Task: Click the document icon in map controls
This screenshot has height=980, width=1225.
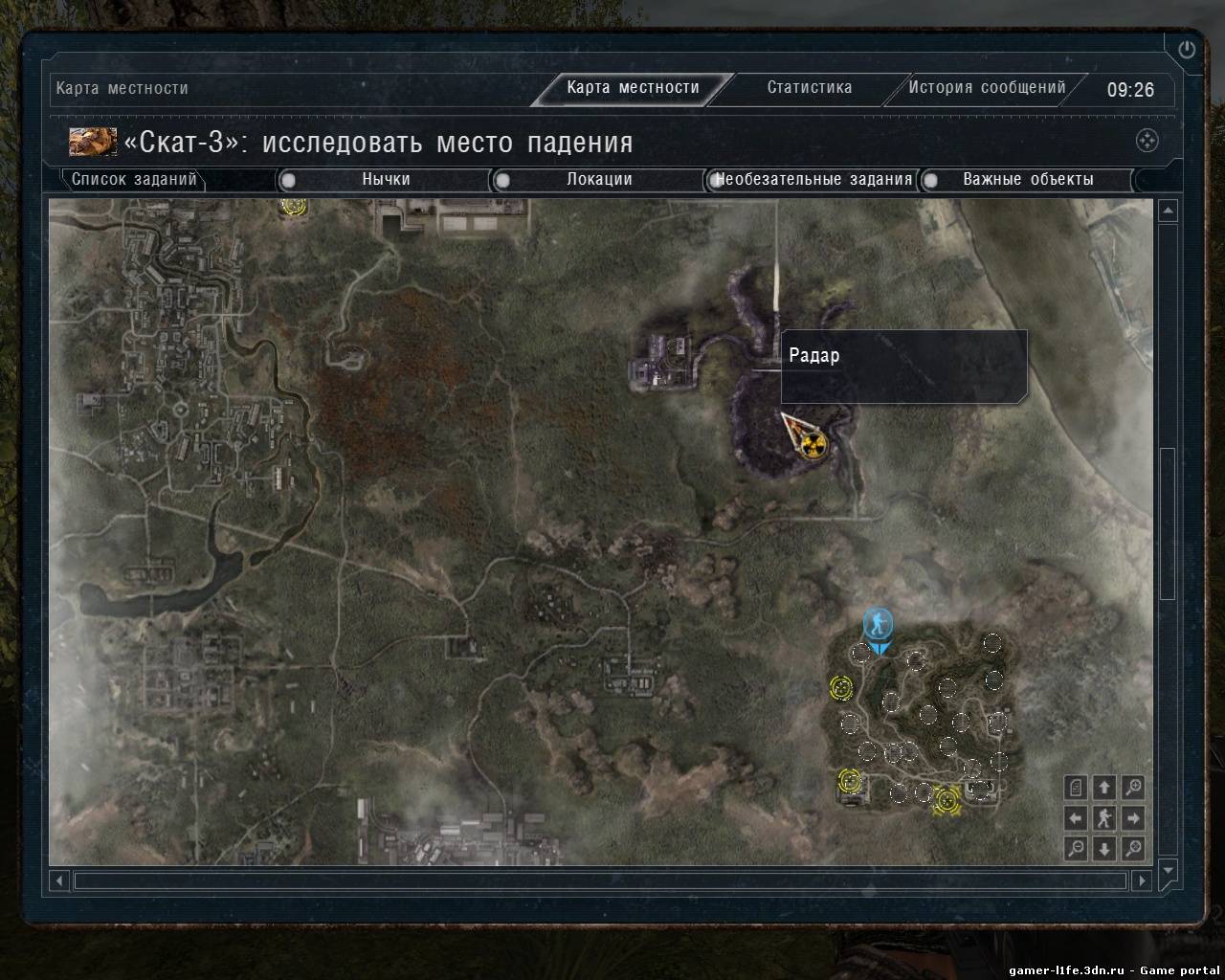Action: pos(1076,788)
